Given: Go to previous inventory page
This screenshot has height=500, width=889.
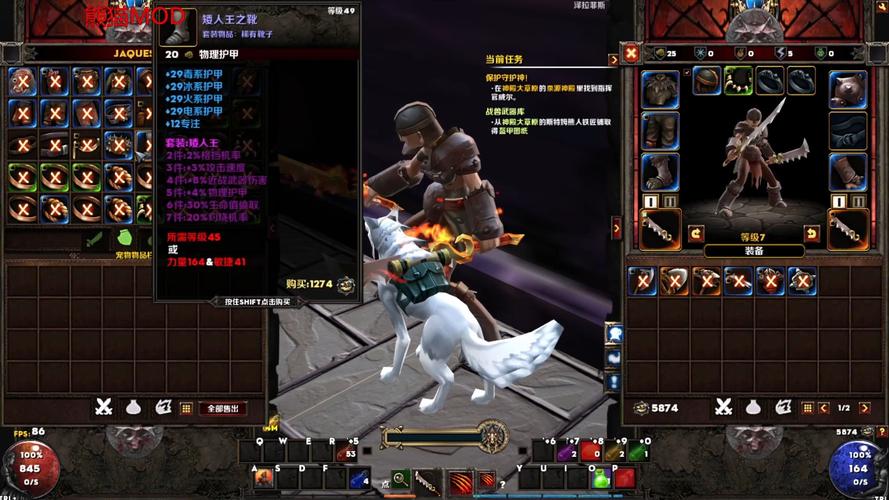Looking at the screenshot, I should [x=823, y=408].
